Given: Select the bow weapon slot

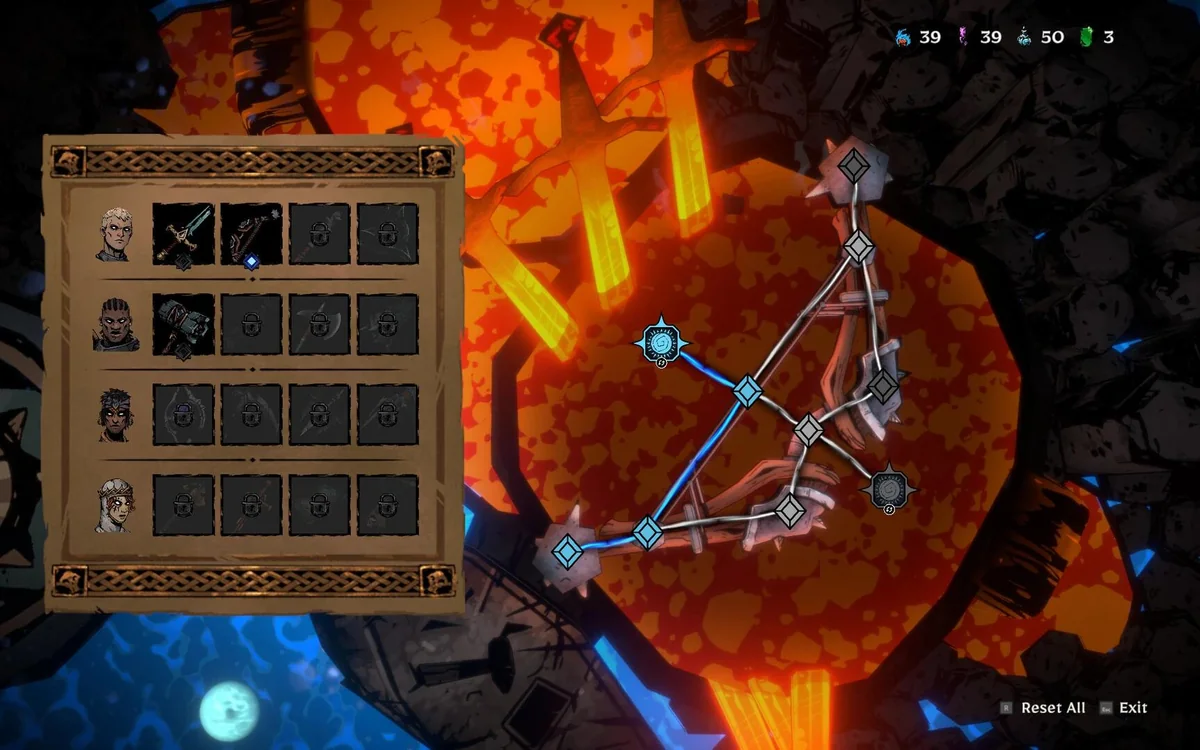Looking at the screenshot, I should [x=251, y=234].
